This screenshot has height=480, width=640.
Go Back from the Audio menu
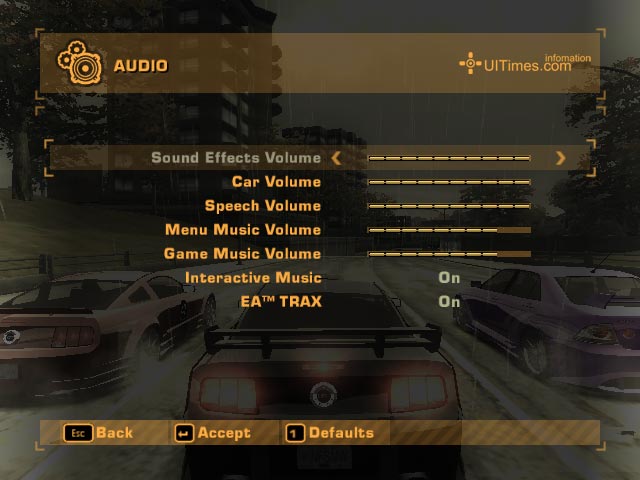(x=99, y=433)
